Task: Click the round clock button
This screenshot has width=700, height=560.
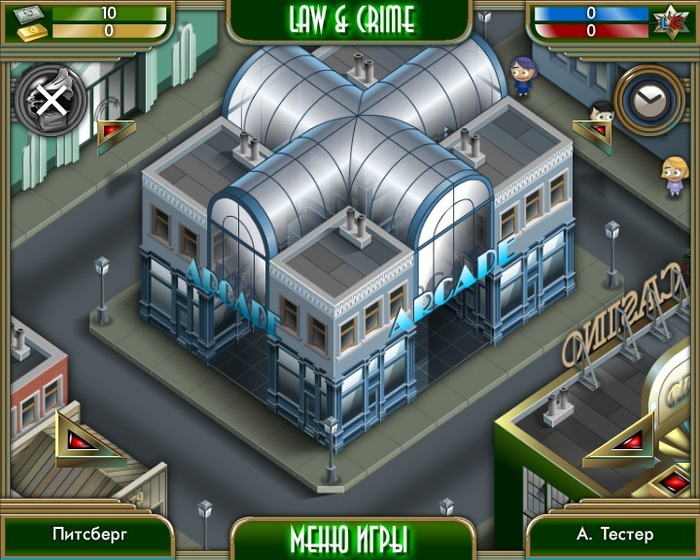Action: (x=650, y=98)
